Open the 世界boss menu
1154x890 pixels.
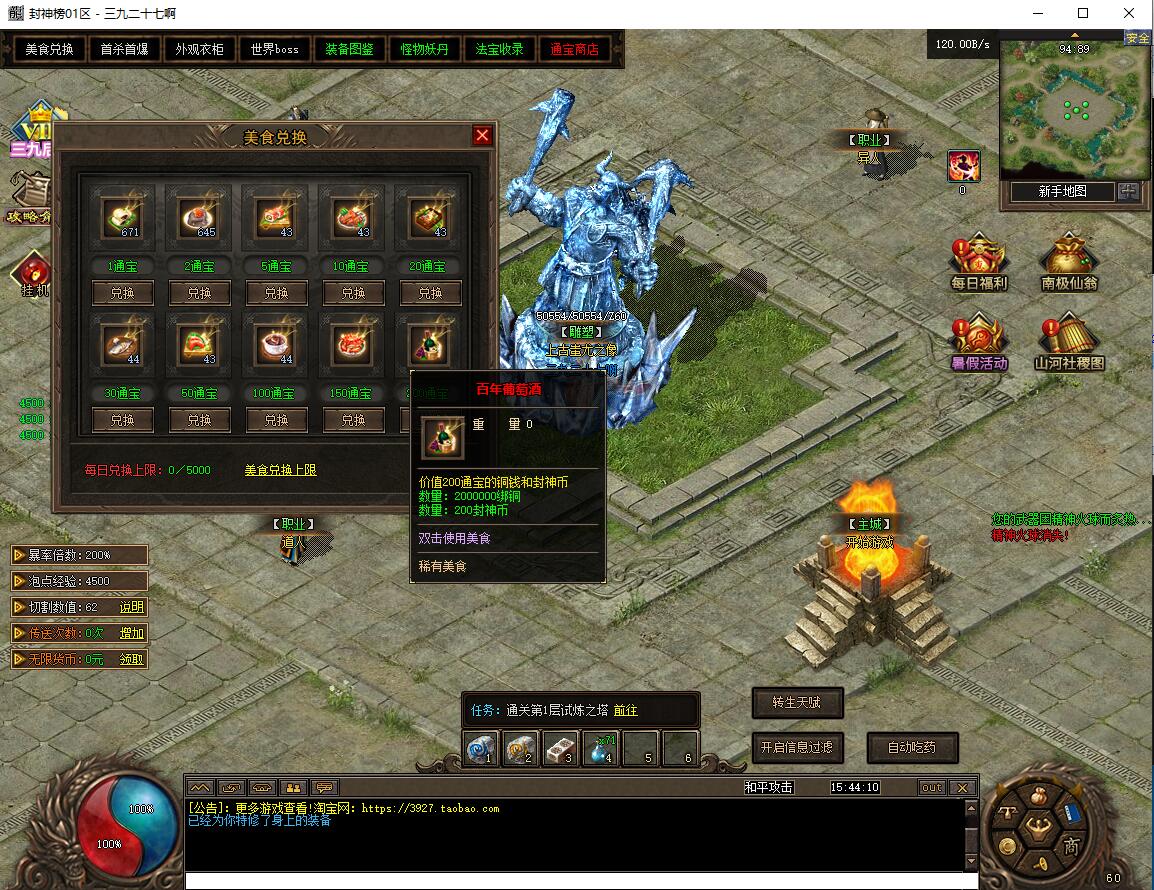[x=274, y=49]
